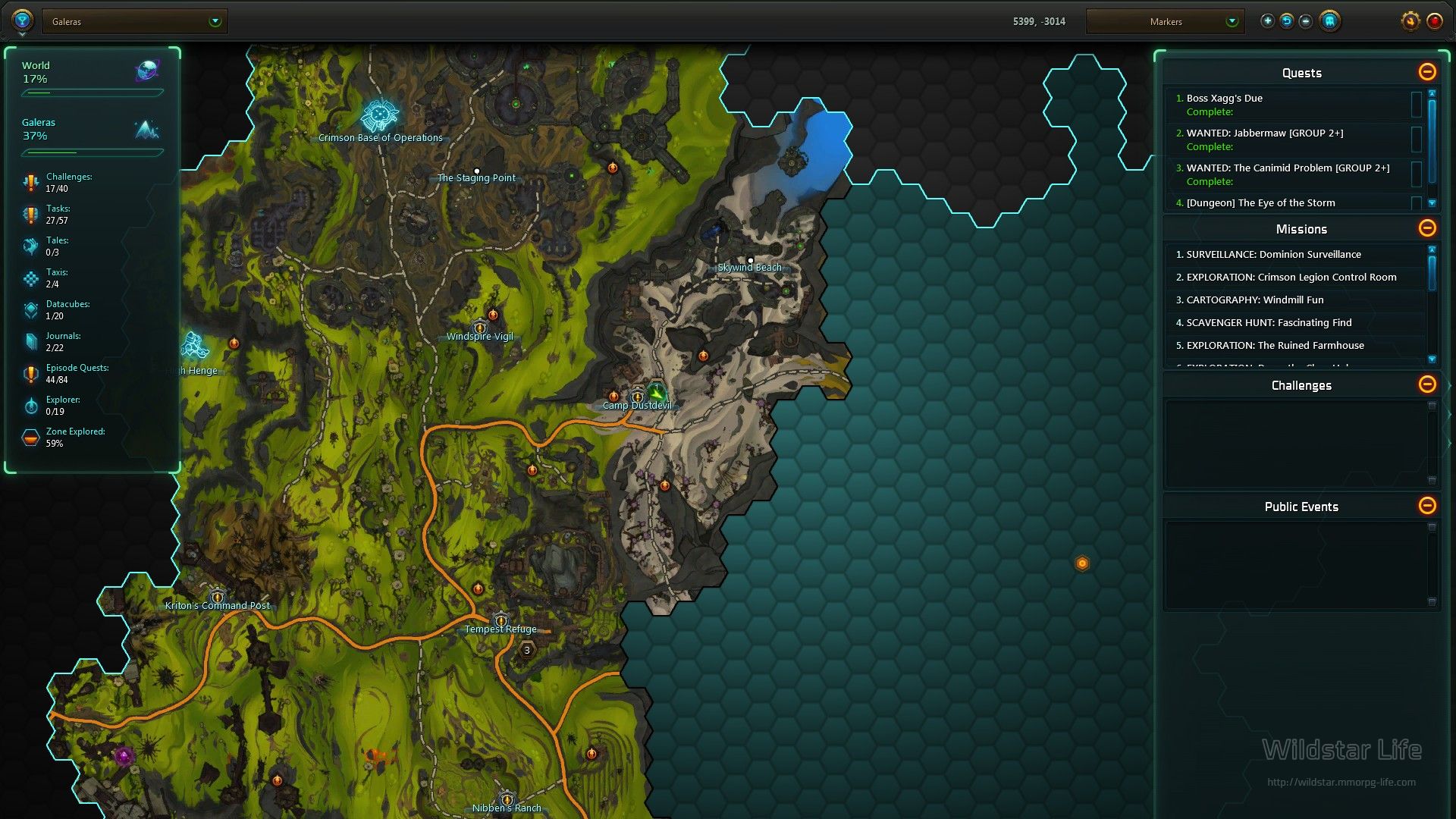Close the map with the red button
The width and height of the screenshot is (1456, 819).
click(1434, 21)
